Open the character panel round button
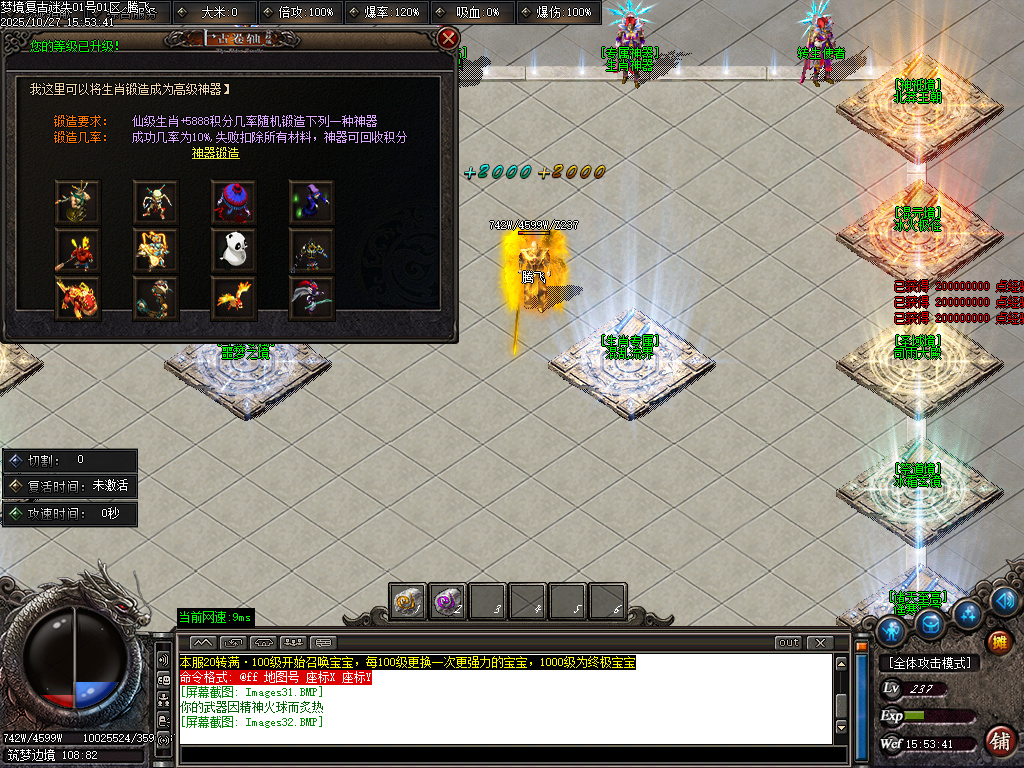 (x=891, y=631)
